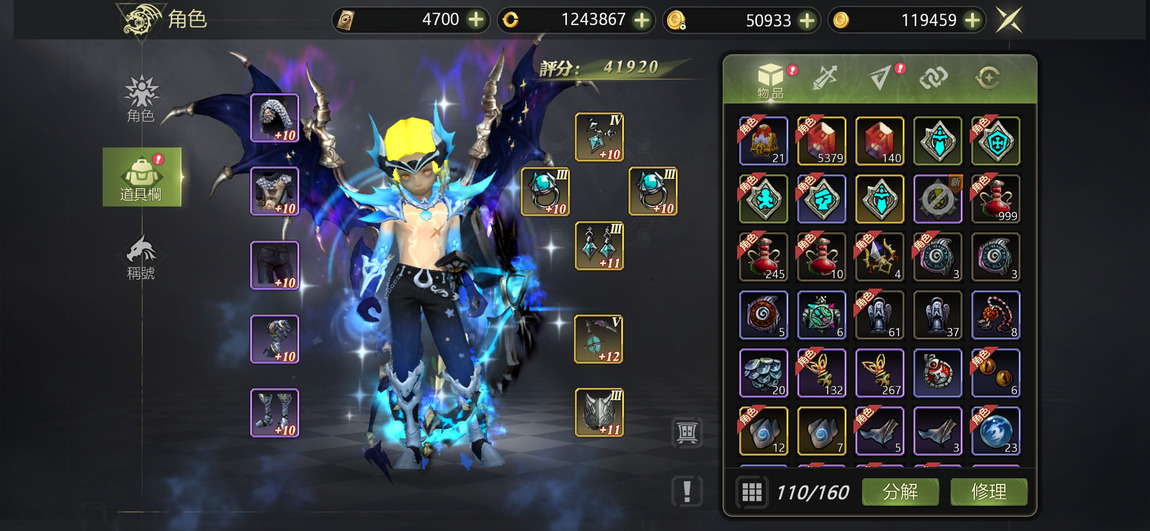
Task: Select the equipped boots slot
Action: (274, 413)
